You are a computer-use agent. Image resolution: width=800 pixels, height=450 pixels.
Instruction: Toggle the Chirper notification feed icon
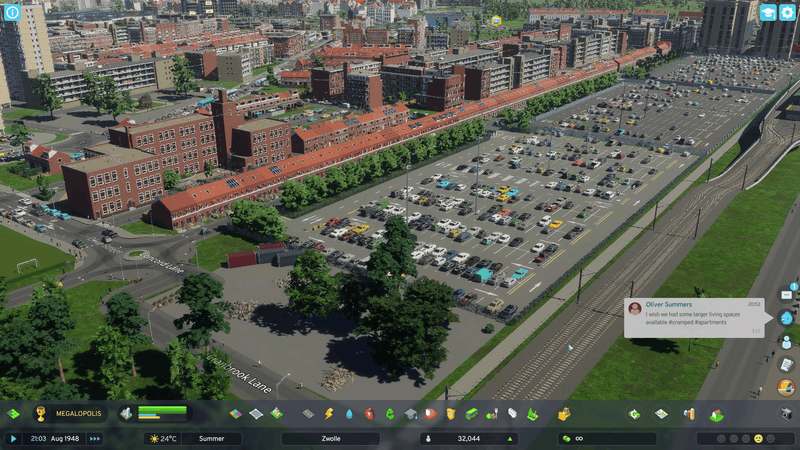786,318
